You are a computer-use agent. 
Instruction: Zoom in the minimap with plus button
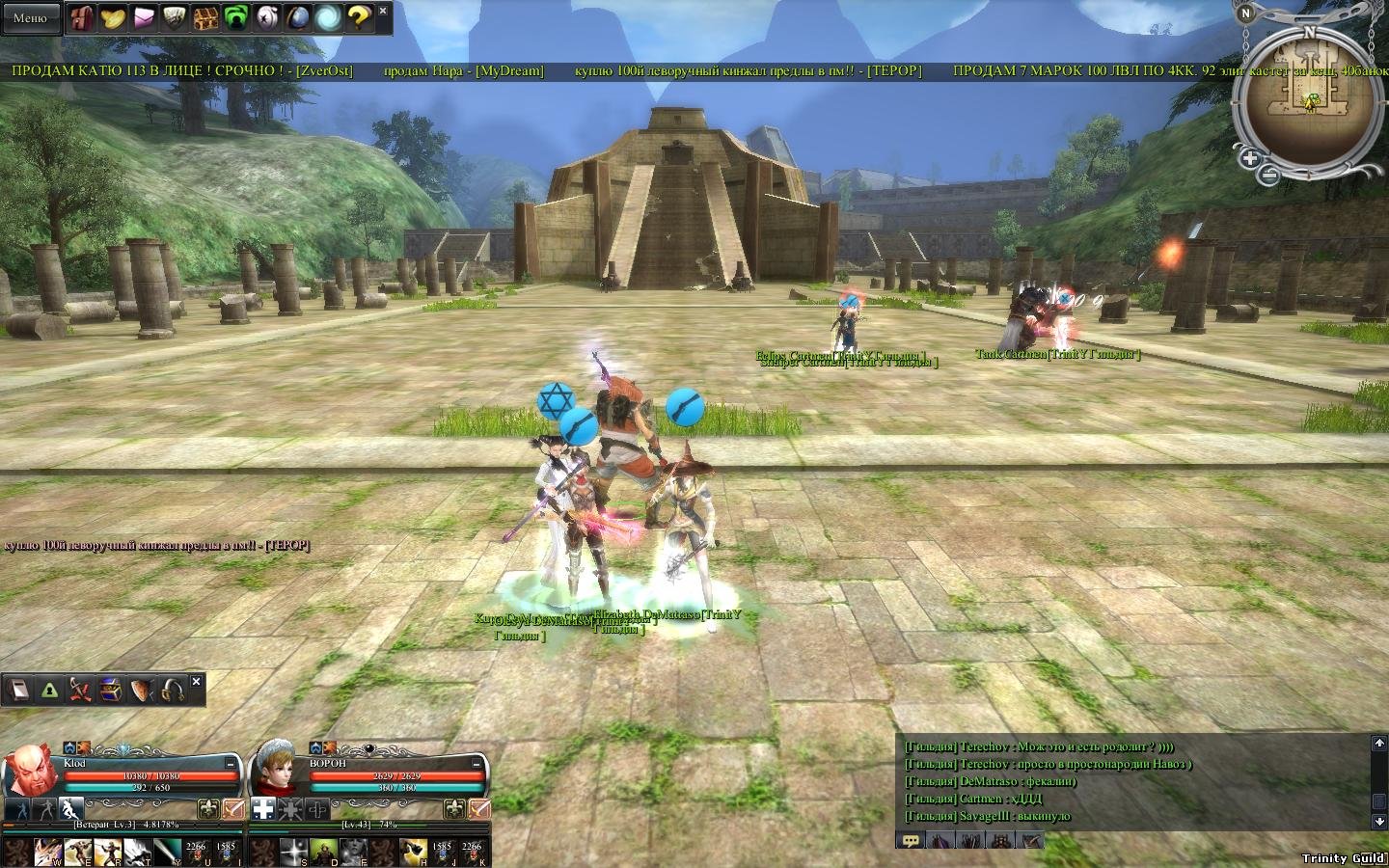point(1249,158)
